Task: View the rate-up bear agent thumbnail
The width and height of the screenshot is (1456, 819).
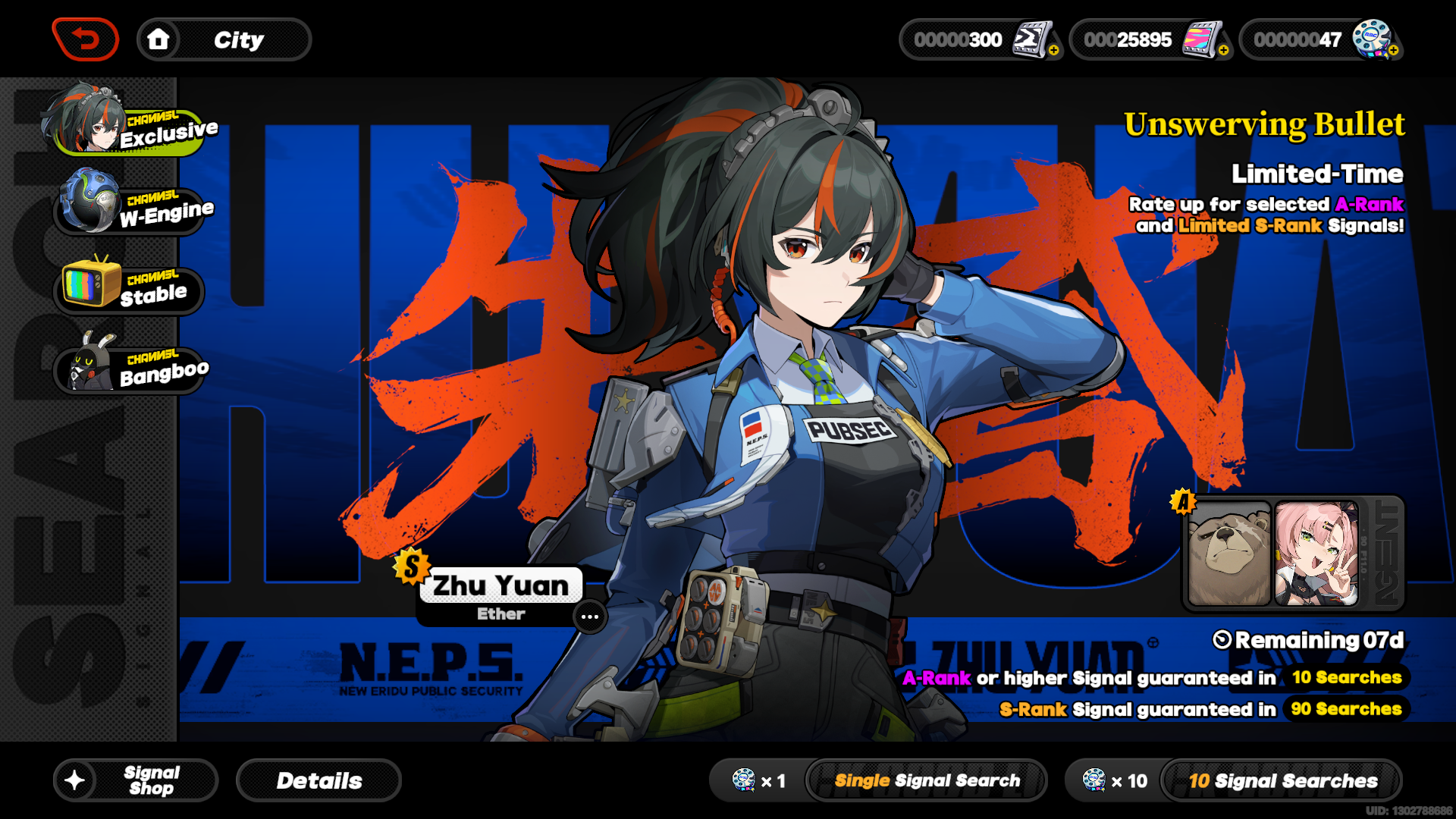Action: coord(1230,551)
